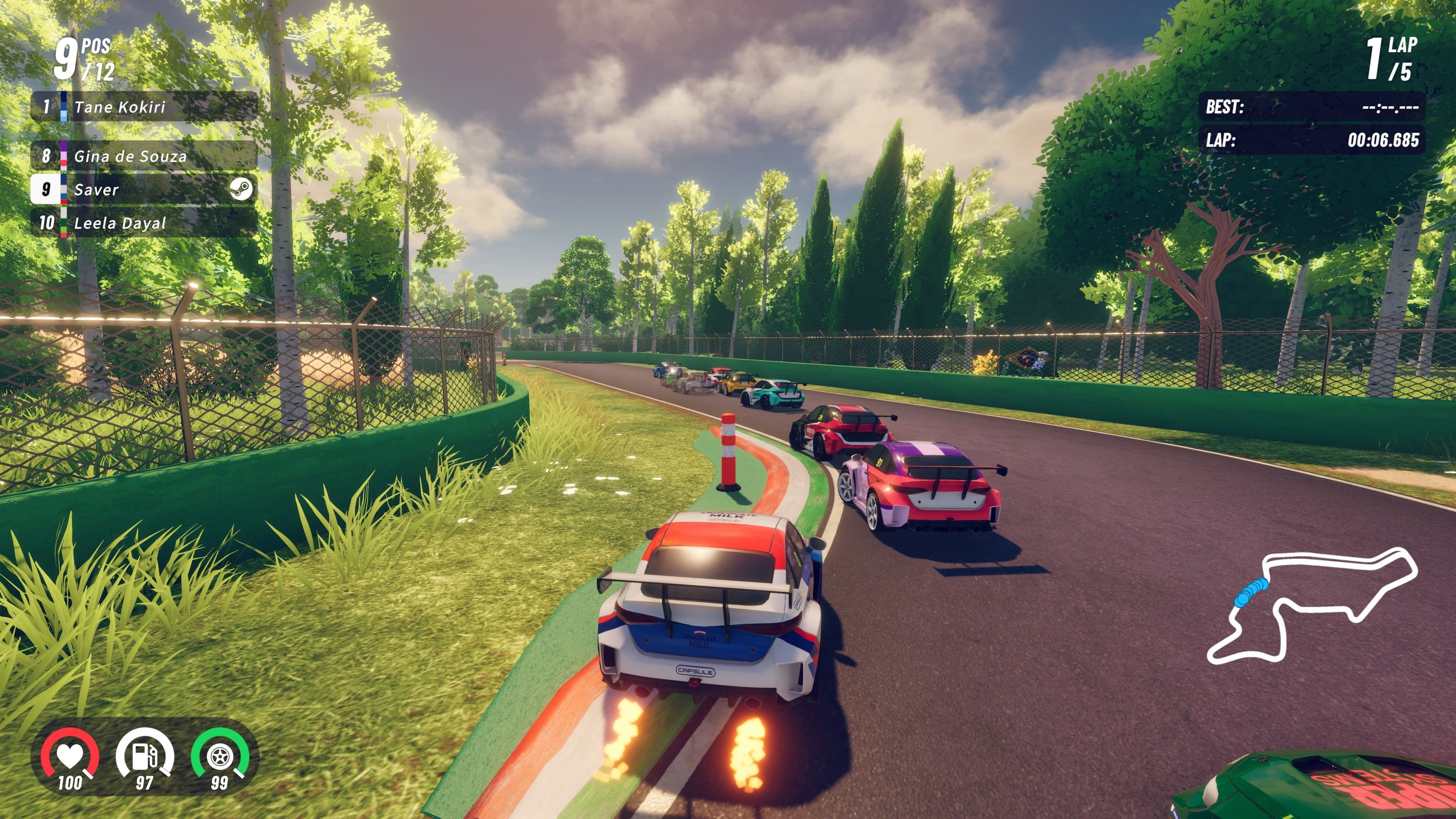Click the heart car health gauge
Image resolution: width=1456 pixels, height=819 pixels.
click(70, 756)
